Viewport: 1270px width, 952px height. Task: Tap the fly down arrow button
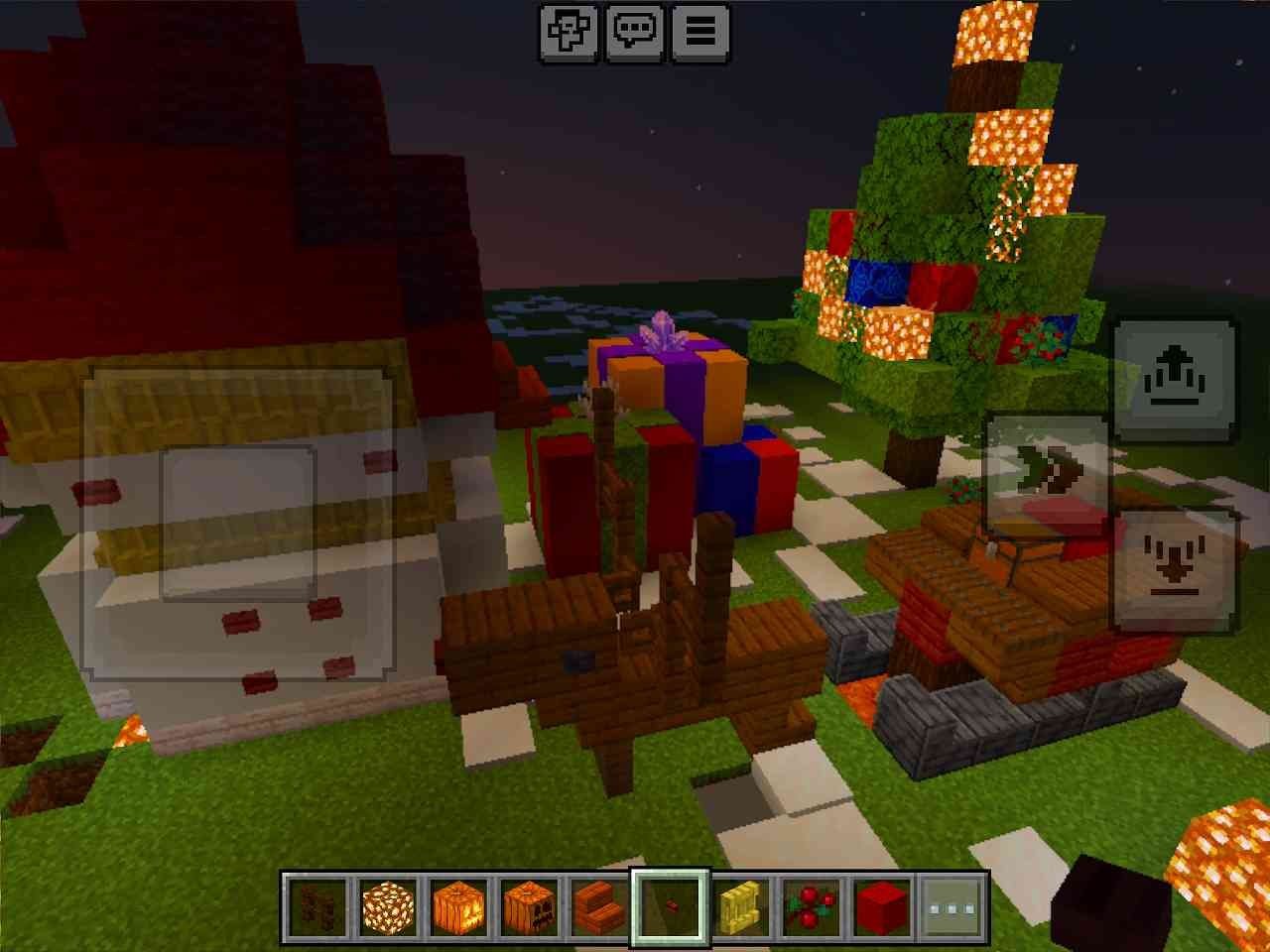tap(1176, 570)
